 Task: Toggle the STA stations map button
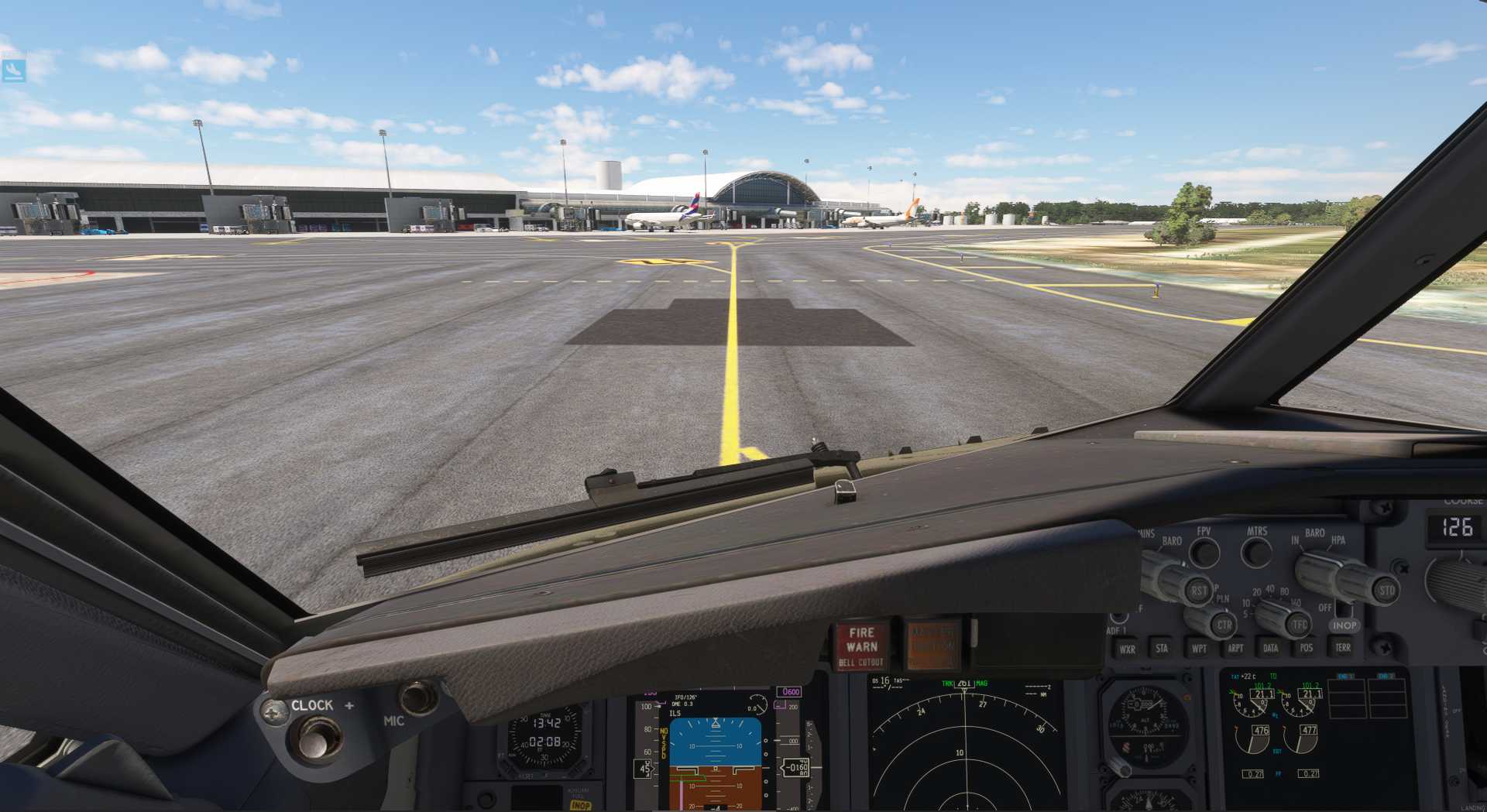tap(1162, 649)
